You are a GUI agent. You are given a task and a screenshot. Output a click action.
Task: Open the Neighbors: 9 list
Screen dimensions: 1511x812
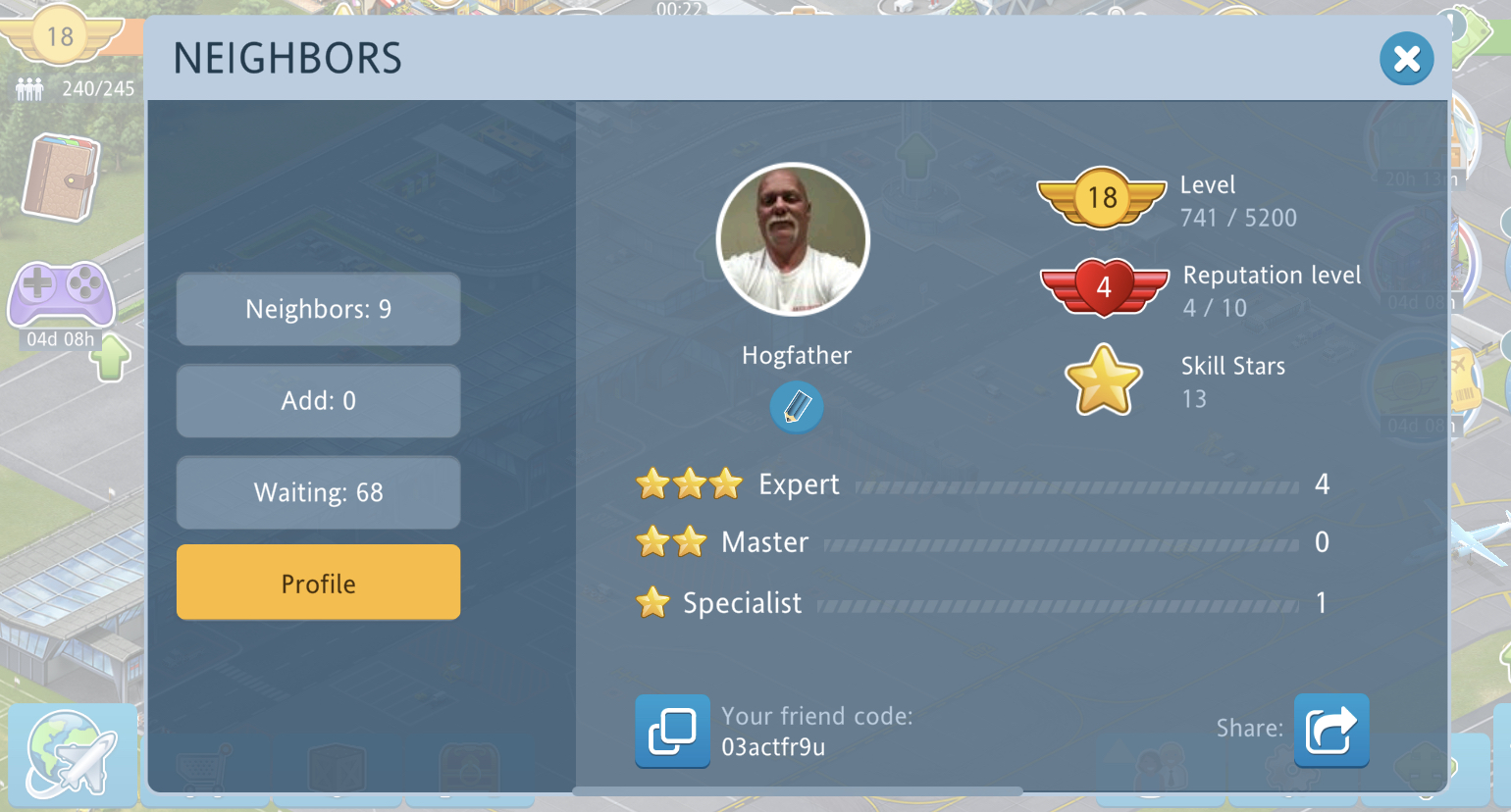(318, 310)
